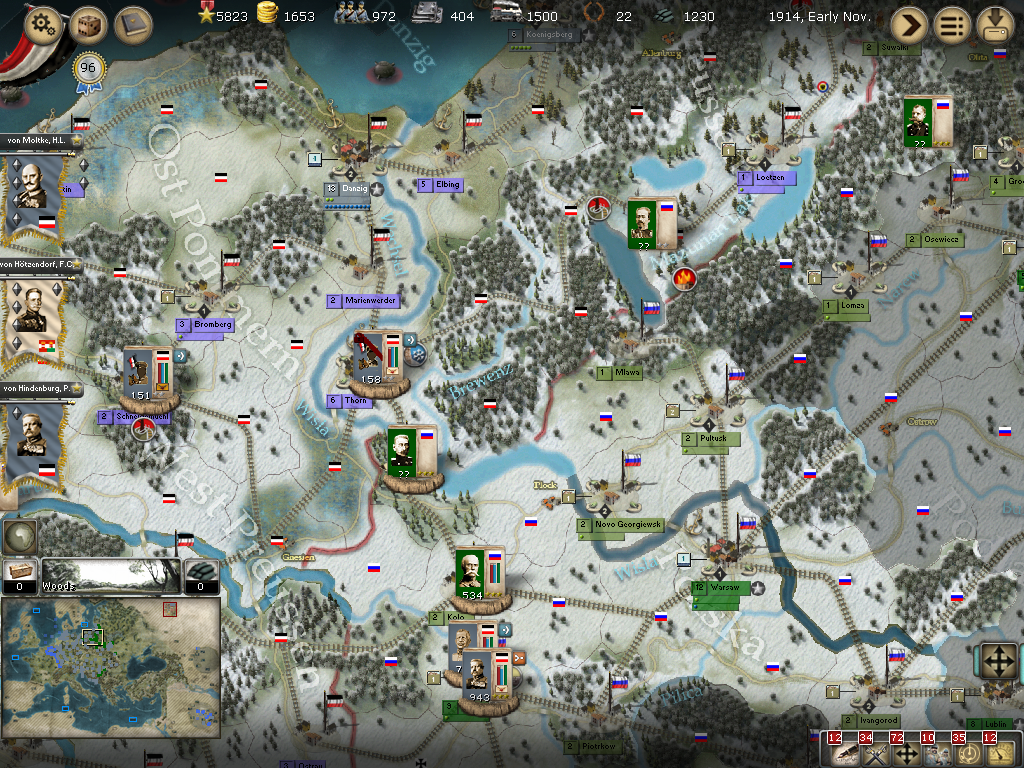
Task: Toggle the globe map view button
Action: [x=20, y=537]
